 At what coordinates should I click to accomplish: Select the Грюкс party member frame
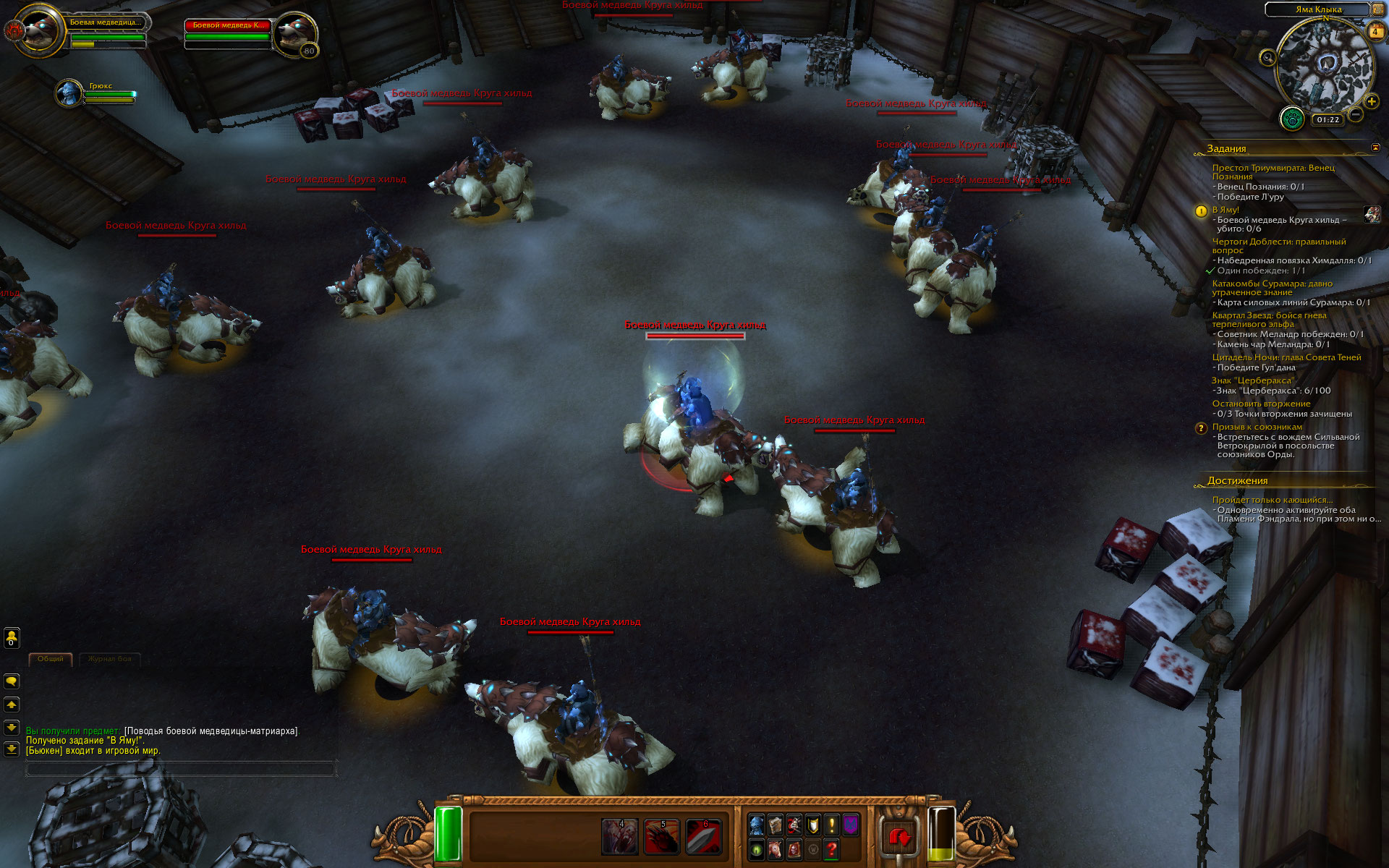(71, 93)
